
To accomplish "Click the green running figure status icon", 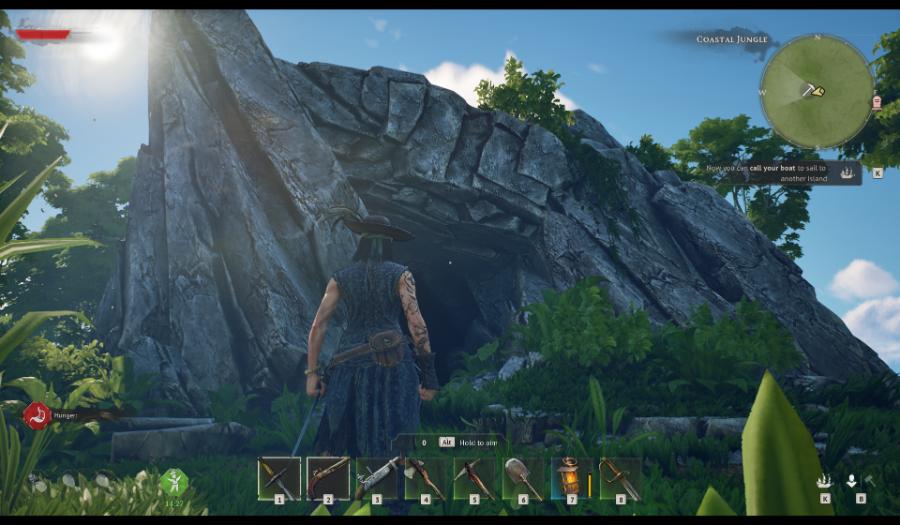I will coord(174,481).
